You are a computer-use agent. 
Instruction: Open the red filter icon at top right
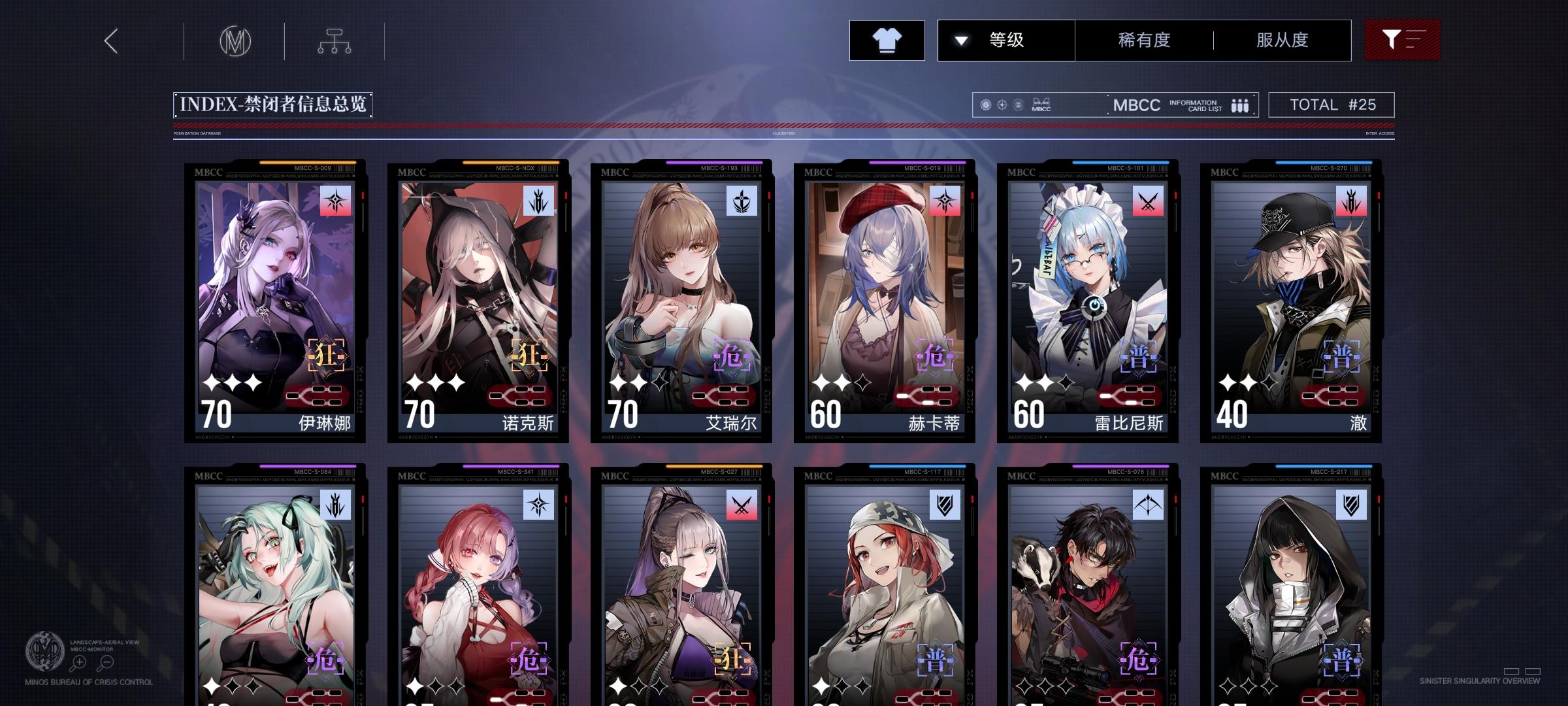pos(1402,40)
